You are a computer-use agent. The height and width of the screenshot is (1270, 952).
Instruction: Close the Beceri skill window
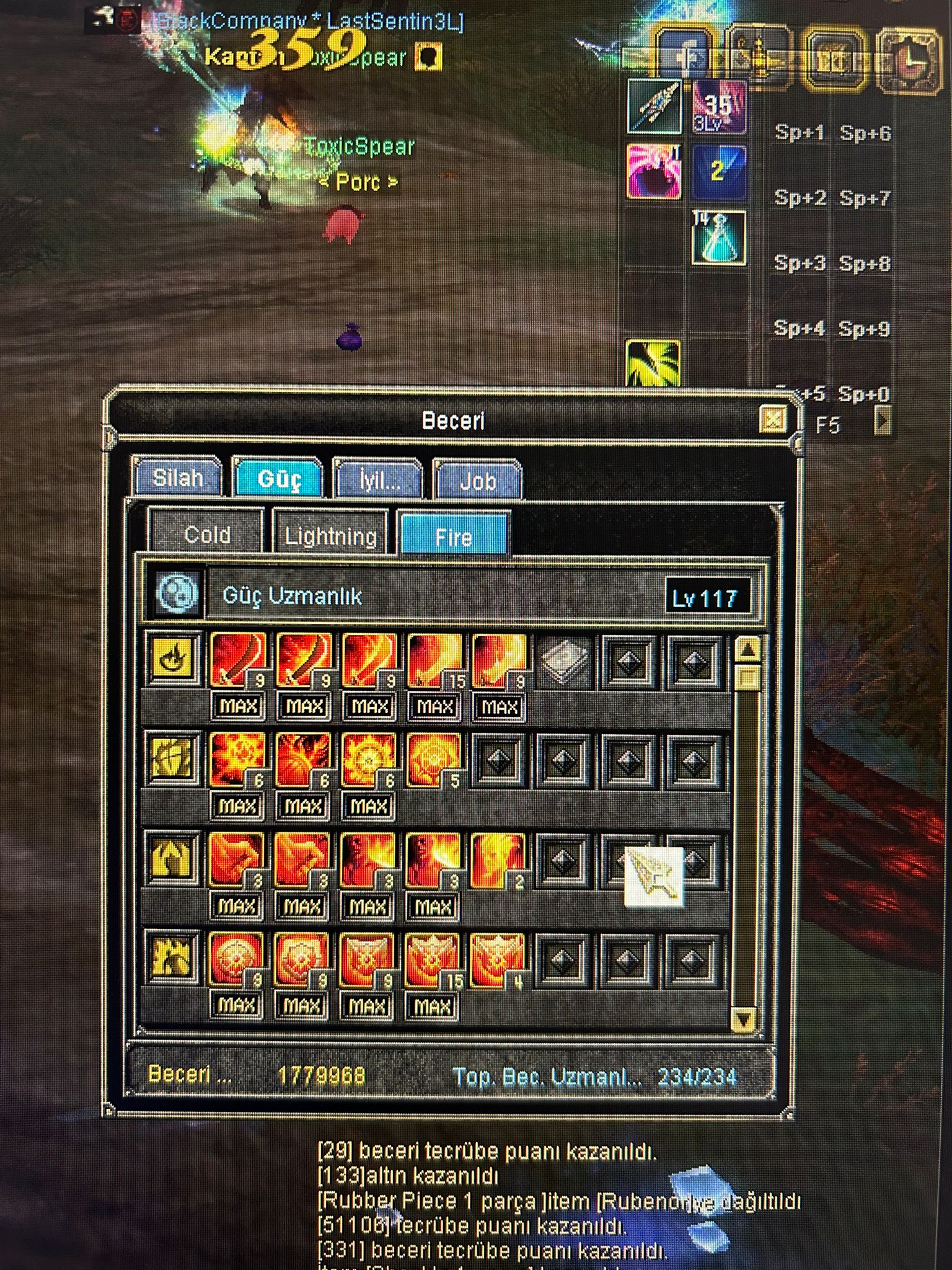click(772, 420)
